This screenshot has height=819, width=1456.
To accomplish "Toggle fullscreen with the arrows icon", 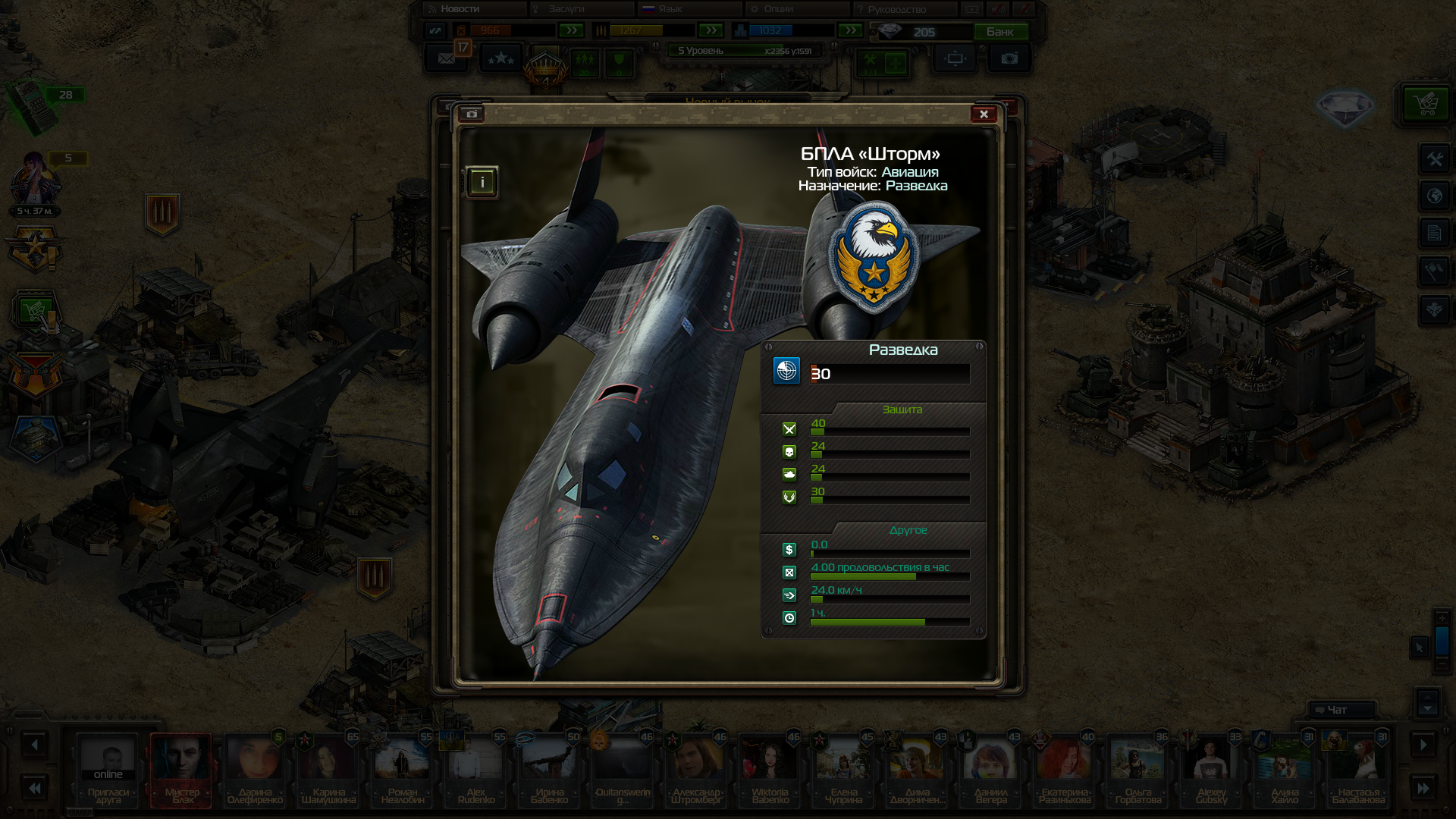I will (x=435, y=31).
